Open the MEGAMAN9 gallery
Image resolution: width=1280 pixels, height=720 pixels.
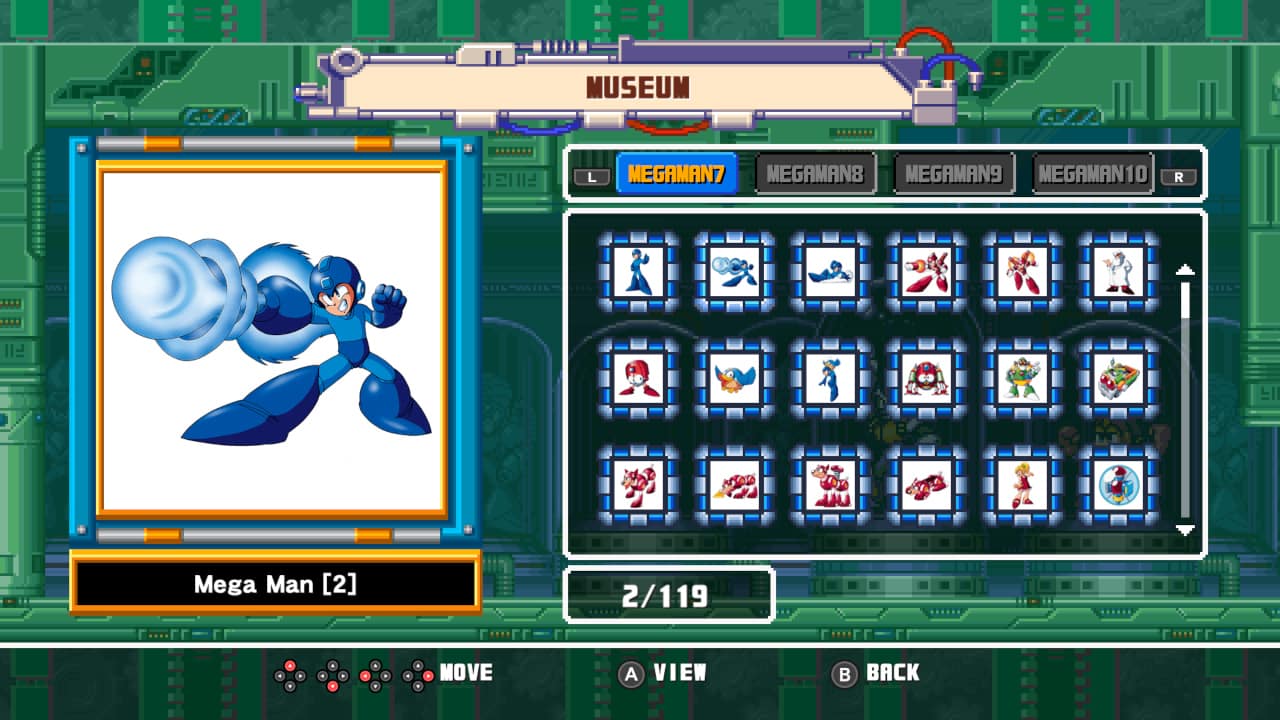pyautogui.click(x=954, y=172)
